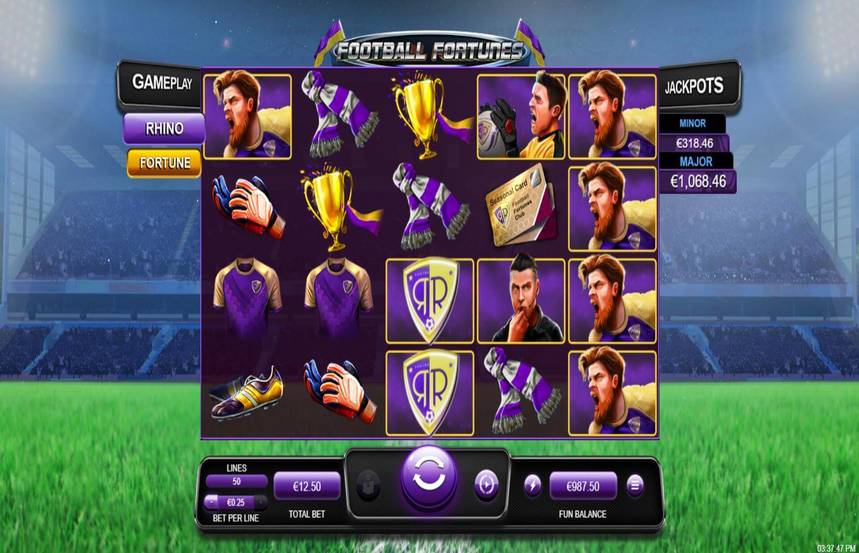Increase the bet per line
The width and height of the screenshot is (859, 553).
point(261,502)
